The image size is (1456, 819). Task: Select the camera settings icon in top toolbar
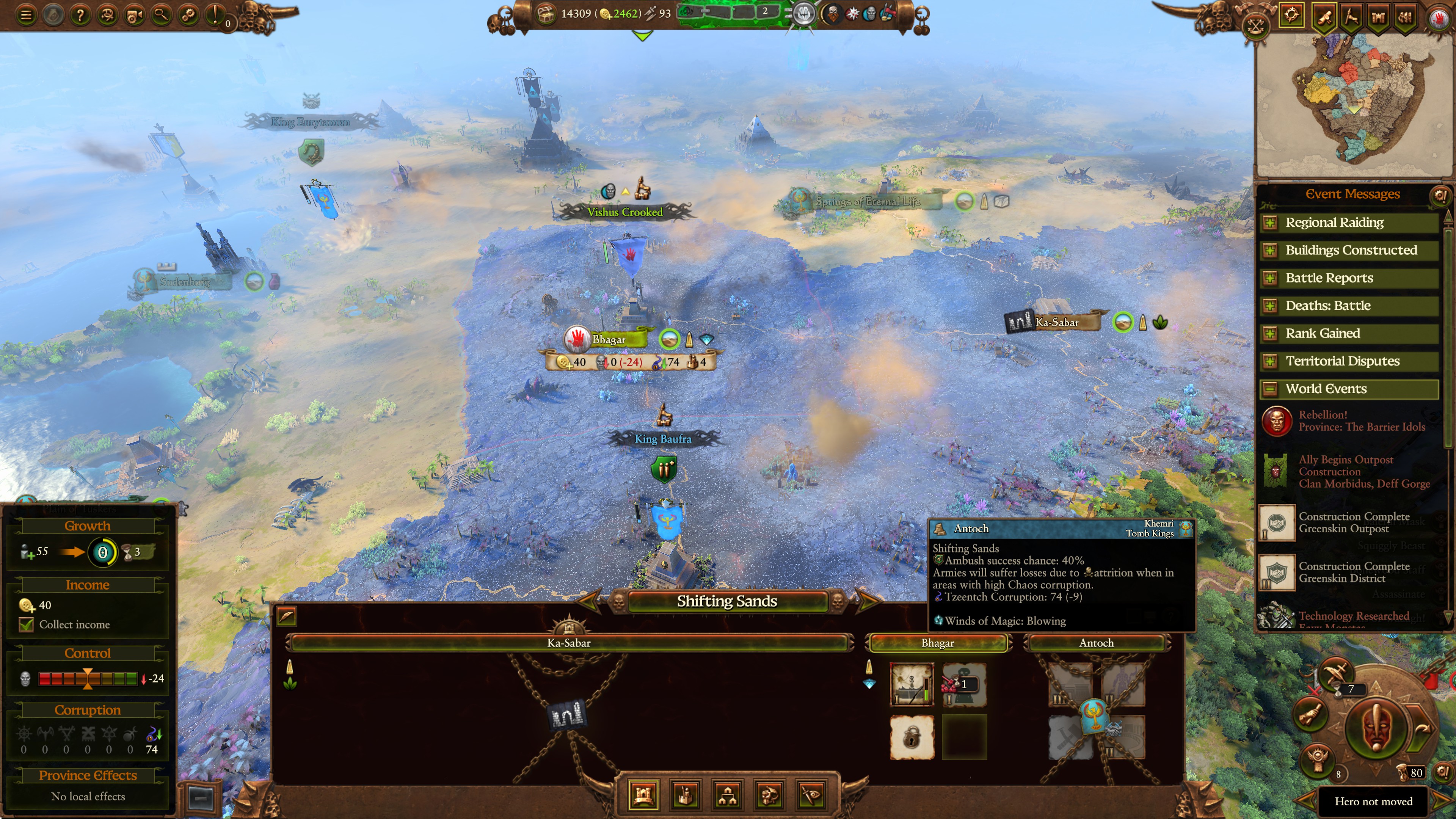coord(135,15)
